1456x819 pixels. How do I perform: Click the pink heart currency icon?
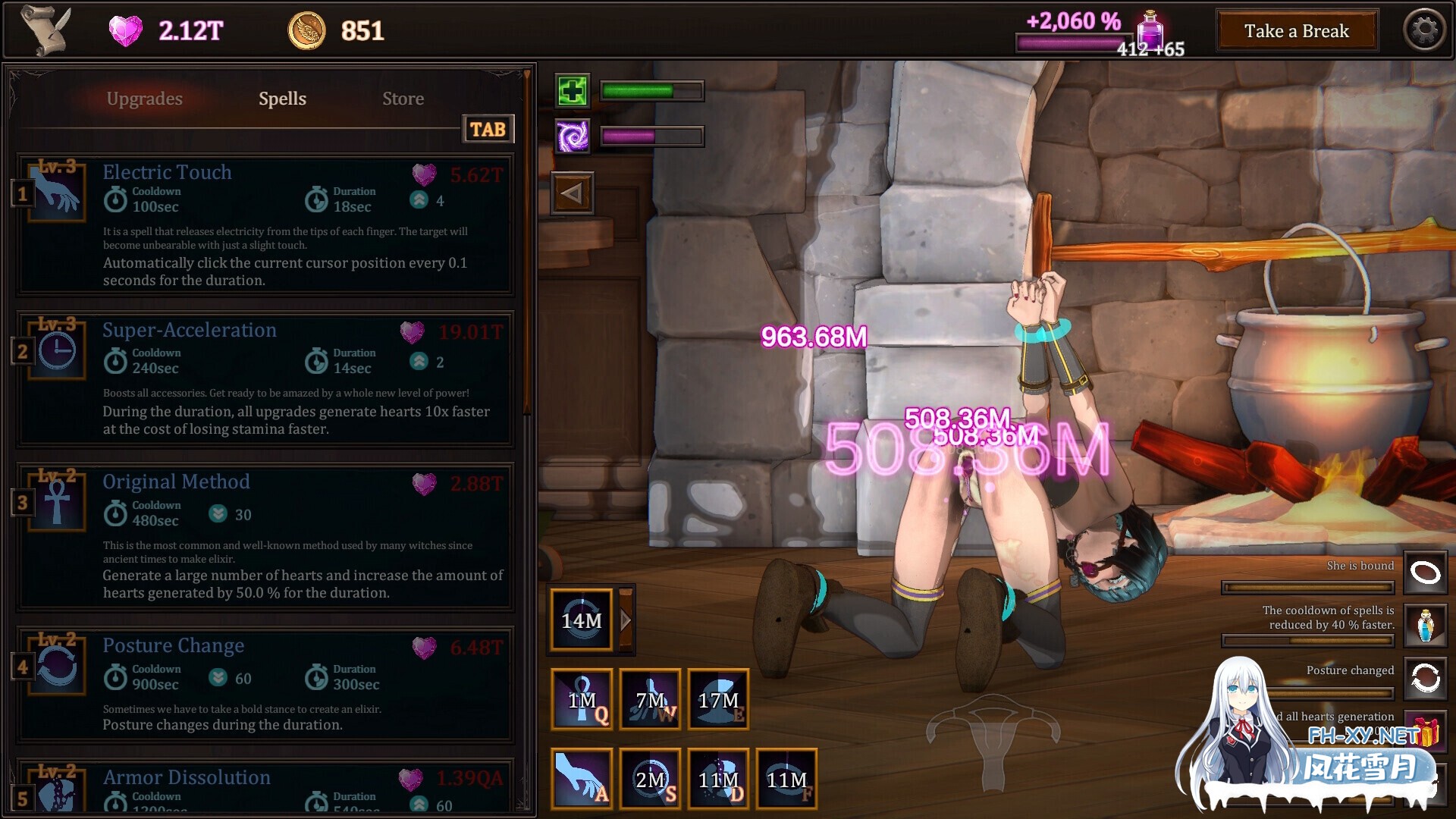click(x=126, y=30)
